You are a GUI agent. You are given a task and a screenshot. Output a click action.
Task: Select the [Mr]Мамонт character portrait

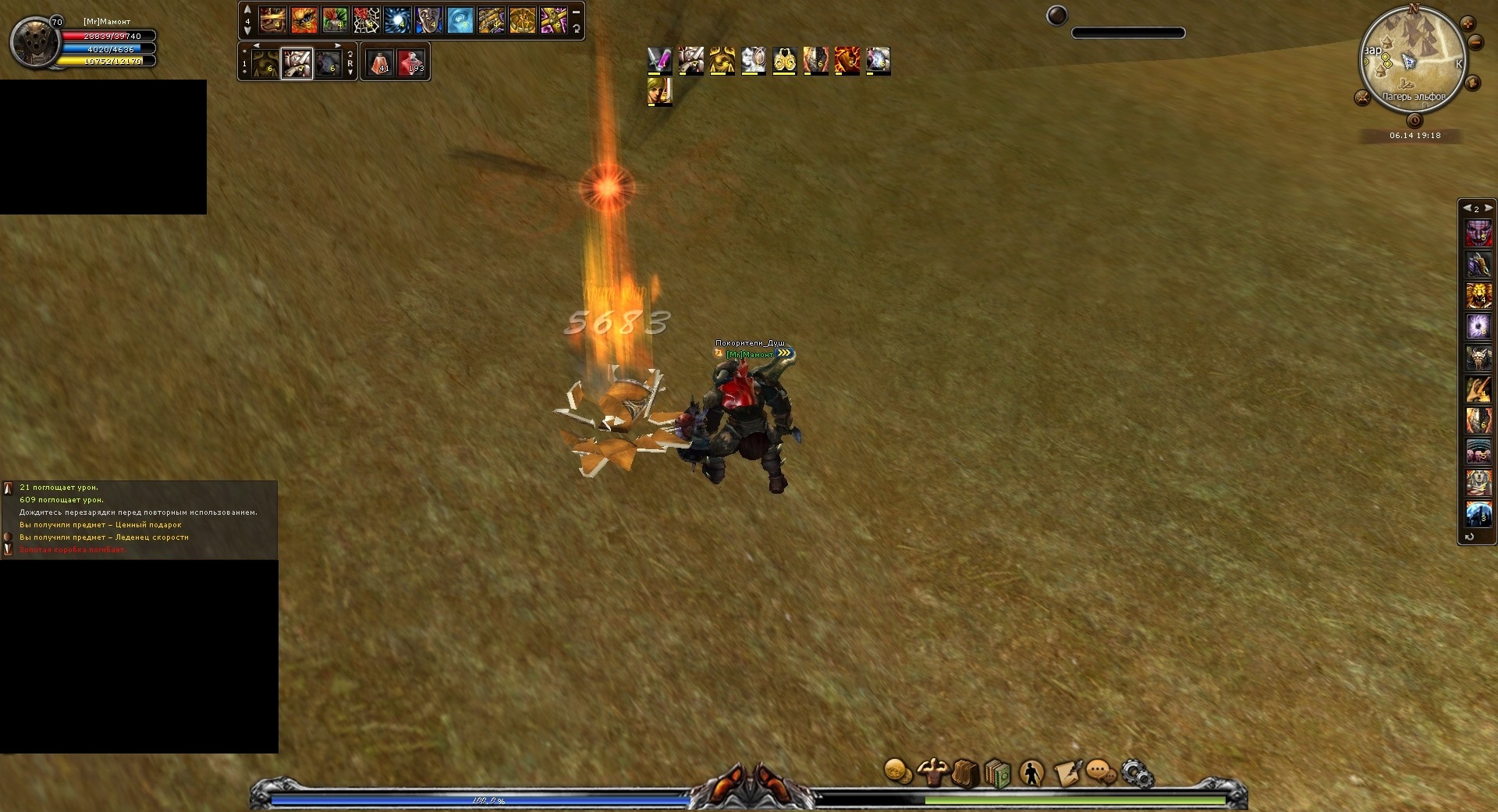tap(35, 42)
